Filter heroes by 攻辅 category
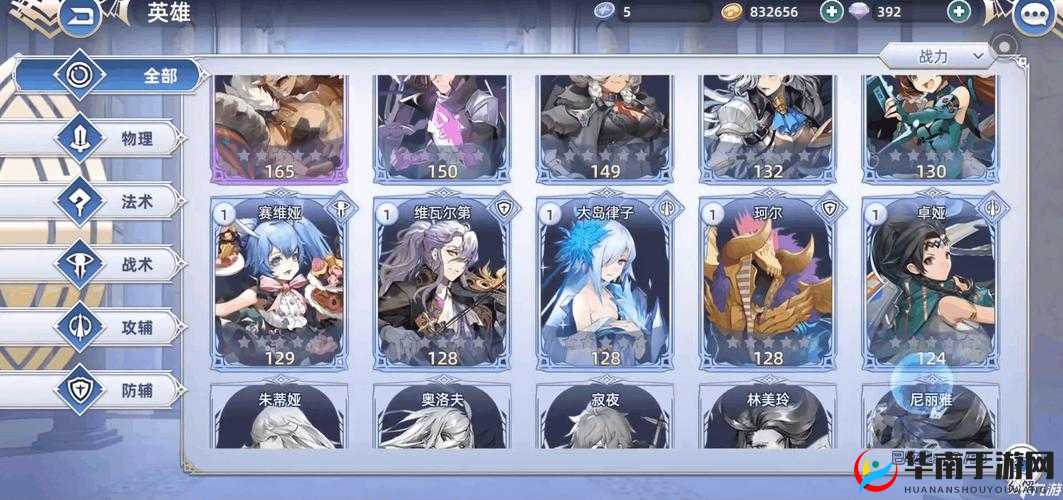 pyautogui.click(x=110, y=326)
